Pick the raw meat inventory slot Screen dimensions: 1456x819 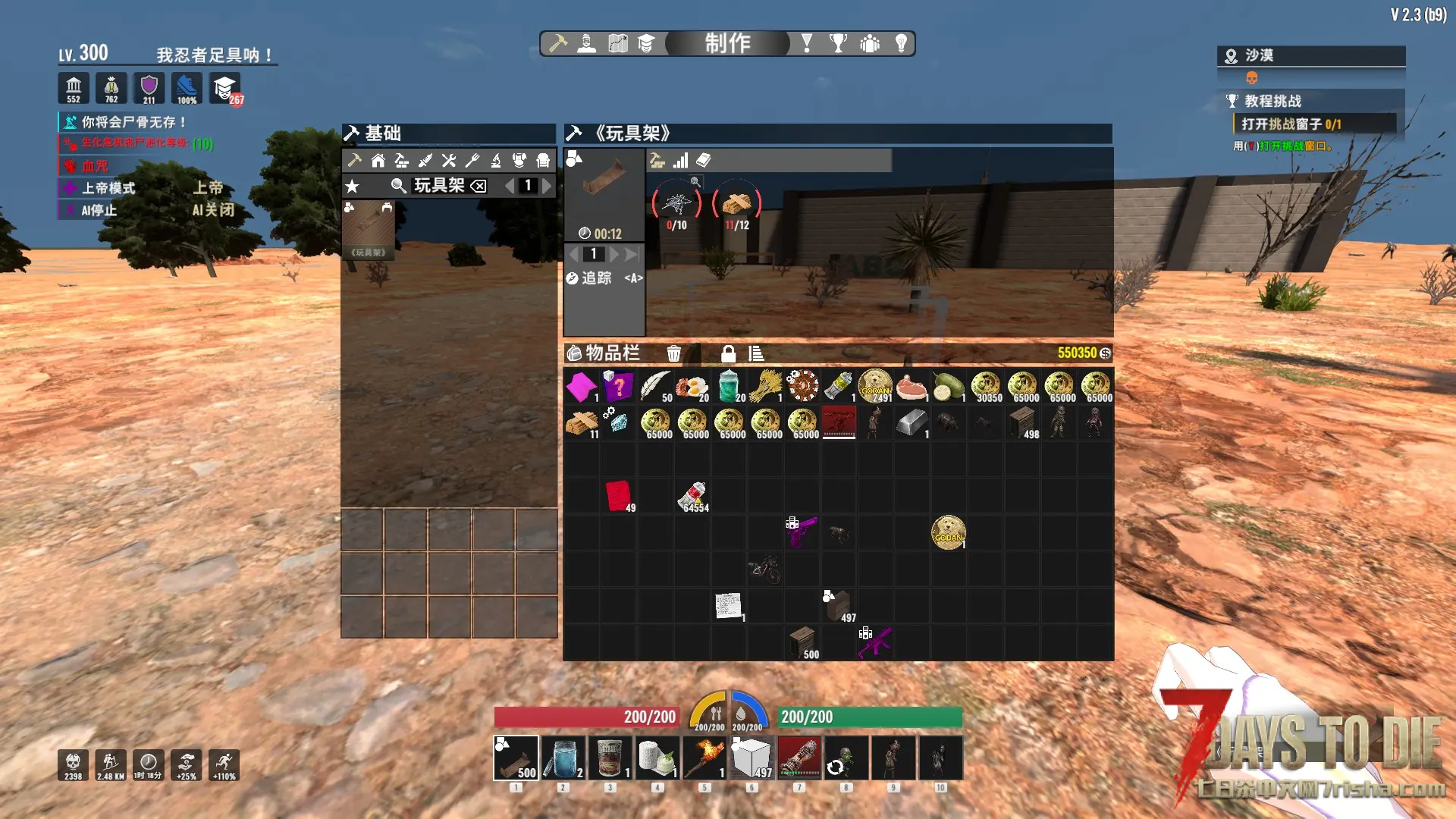912,387
